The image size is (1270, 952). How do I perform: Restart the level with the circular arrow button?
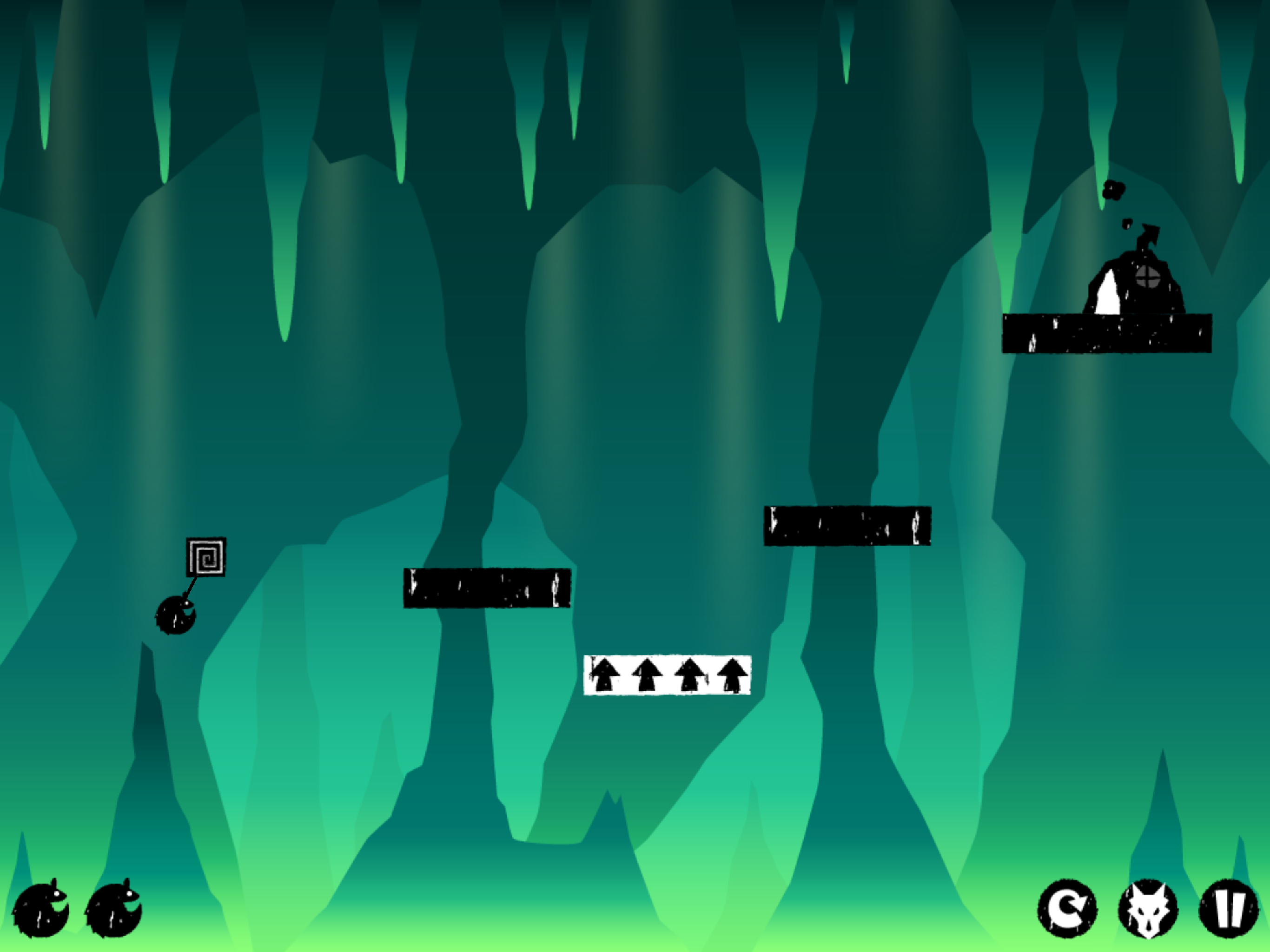[1067, 909]
